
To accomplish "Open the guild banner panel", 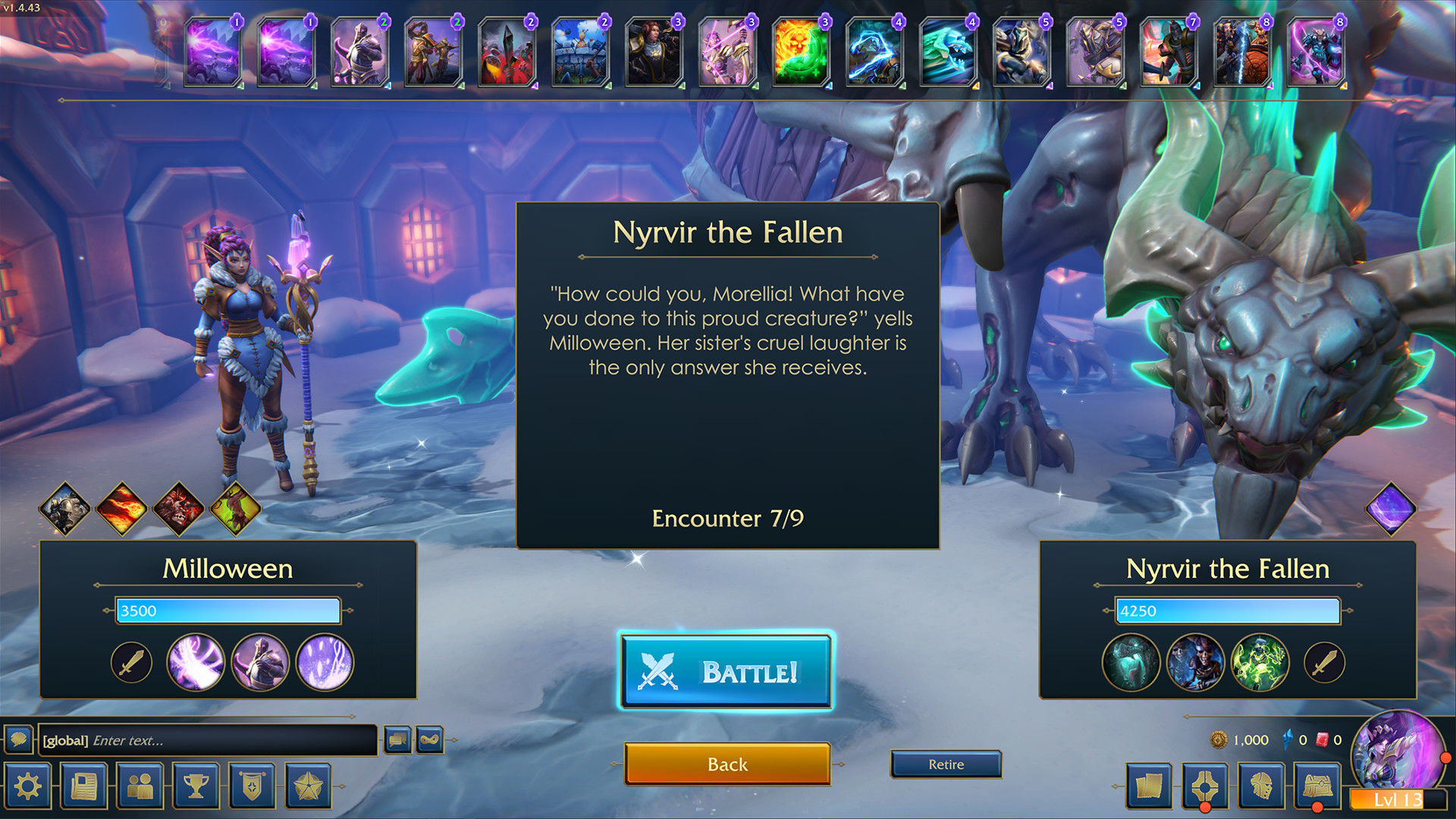I will pyautogui.click(x=252, y=785).
